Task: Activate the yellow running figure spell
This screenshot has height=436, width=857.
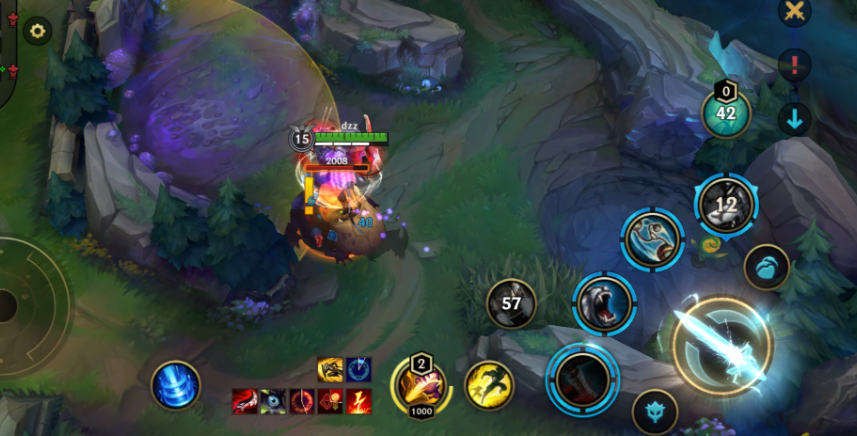Action: coord(489,385)
